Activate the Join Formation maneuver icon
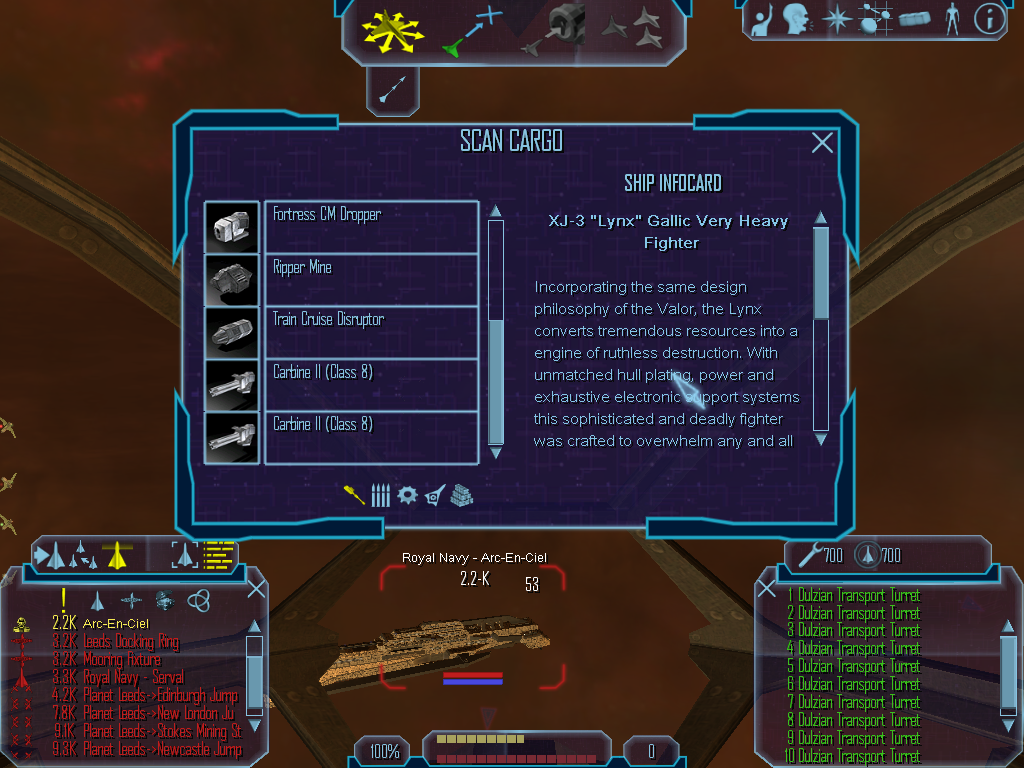The height and width of the screenshot is (768, 1024). pos(631,29)
